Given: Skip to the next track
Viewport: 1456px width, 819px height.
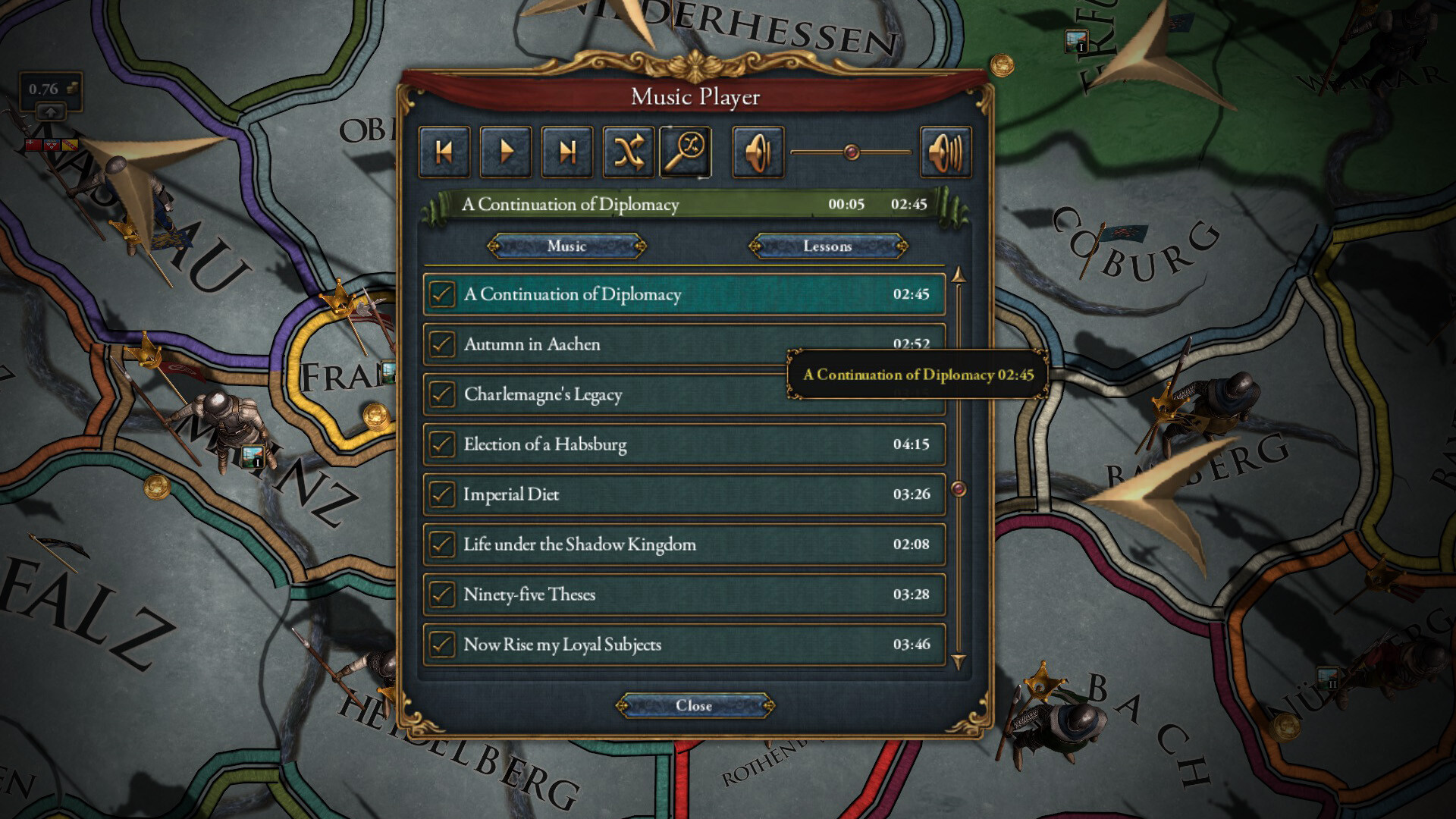Looking at the screenshot, I should click(566, 151).
